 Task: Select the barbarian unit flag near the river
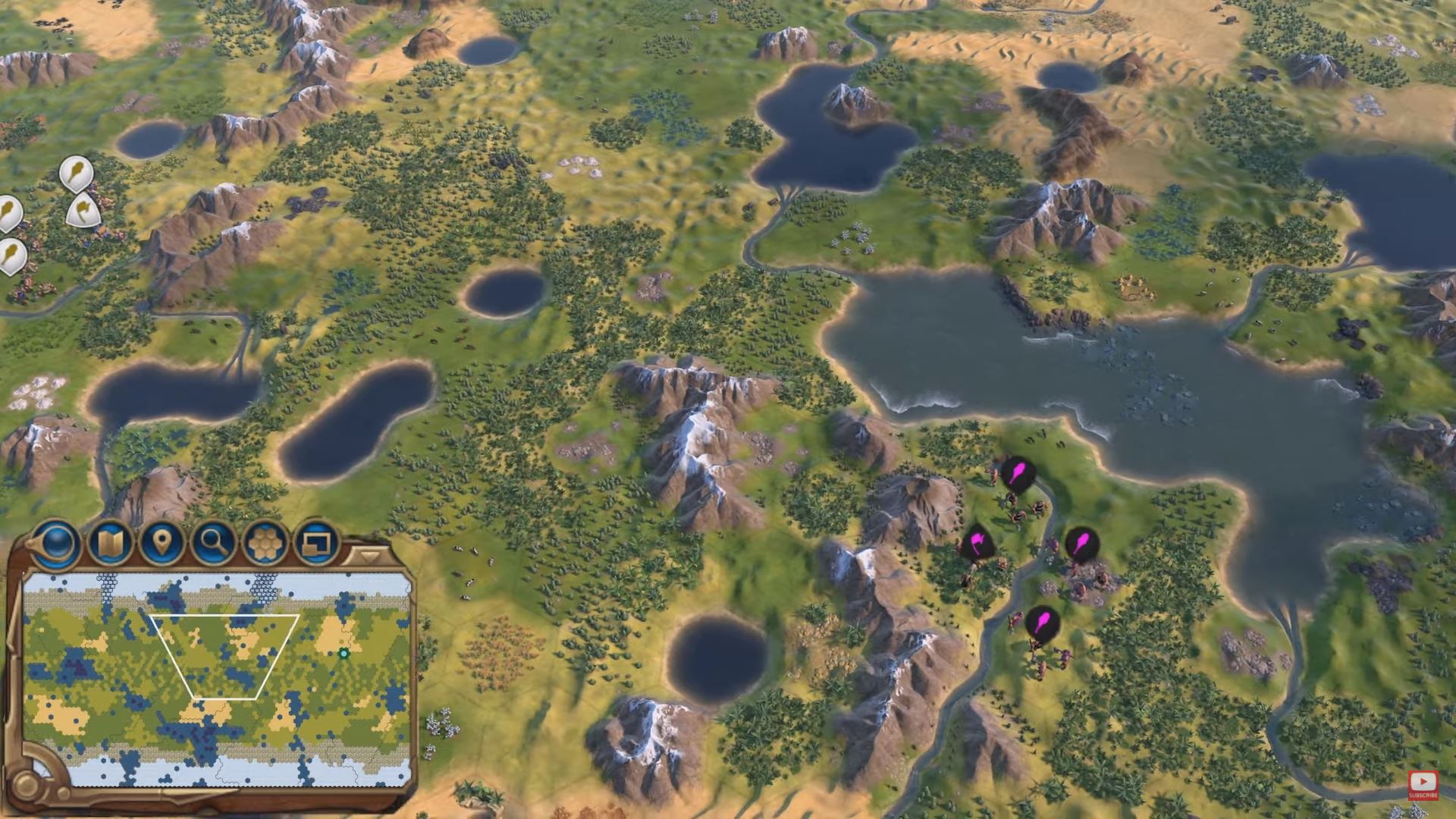coord(1016,472)
